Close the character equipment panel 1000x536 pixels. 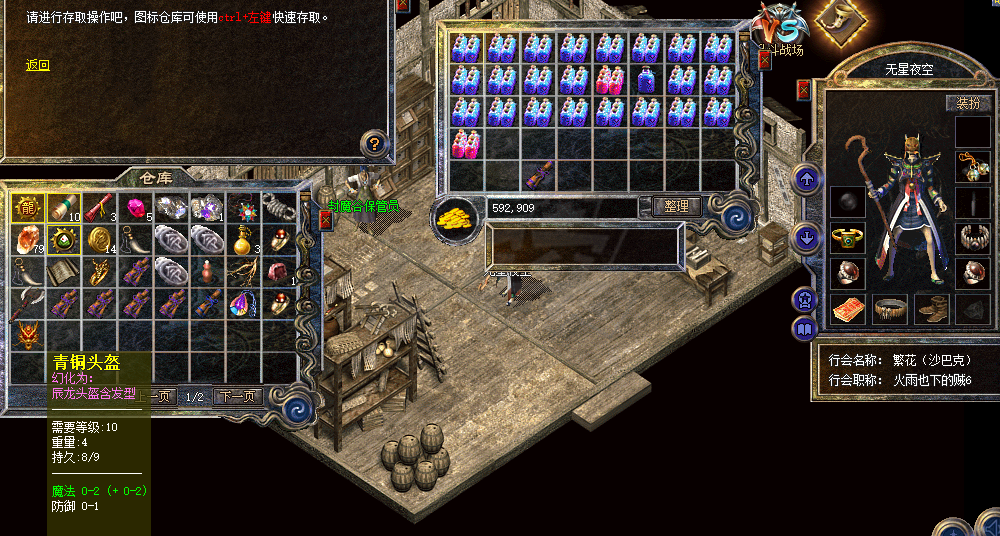tap(804, 90)
